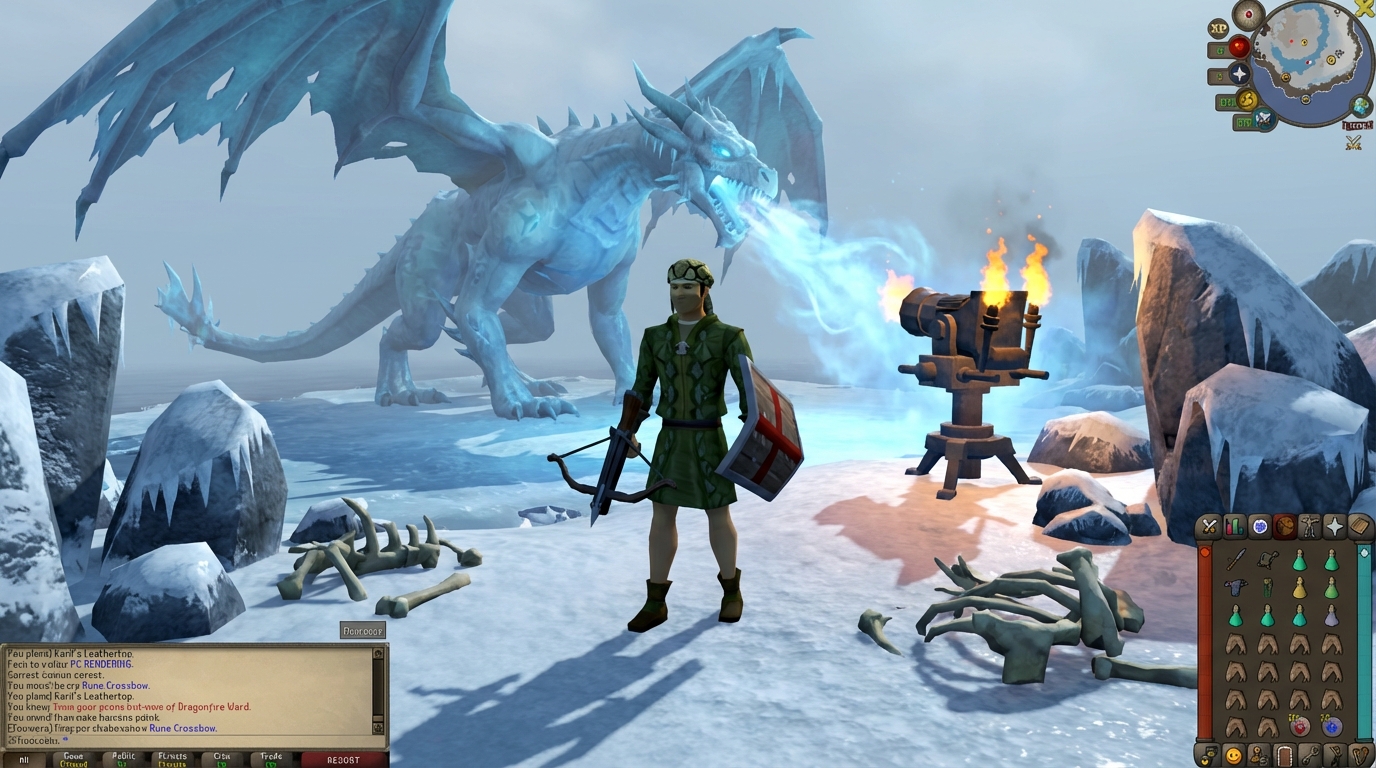This screenshot has width=1376, height=768.
Task: Select the purple potion in the inventory
Action: coord(1331,616)
